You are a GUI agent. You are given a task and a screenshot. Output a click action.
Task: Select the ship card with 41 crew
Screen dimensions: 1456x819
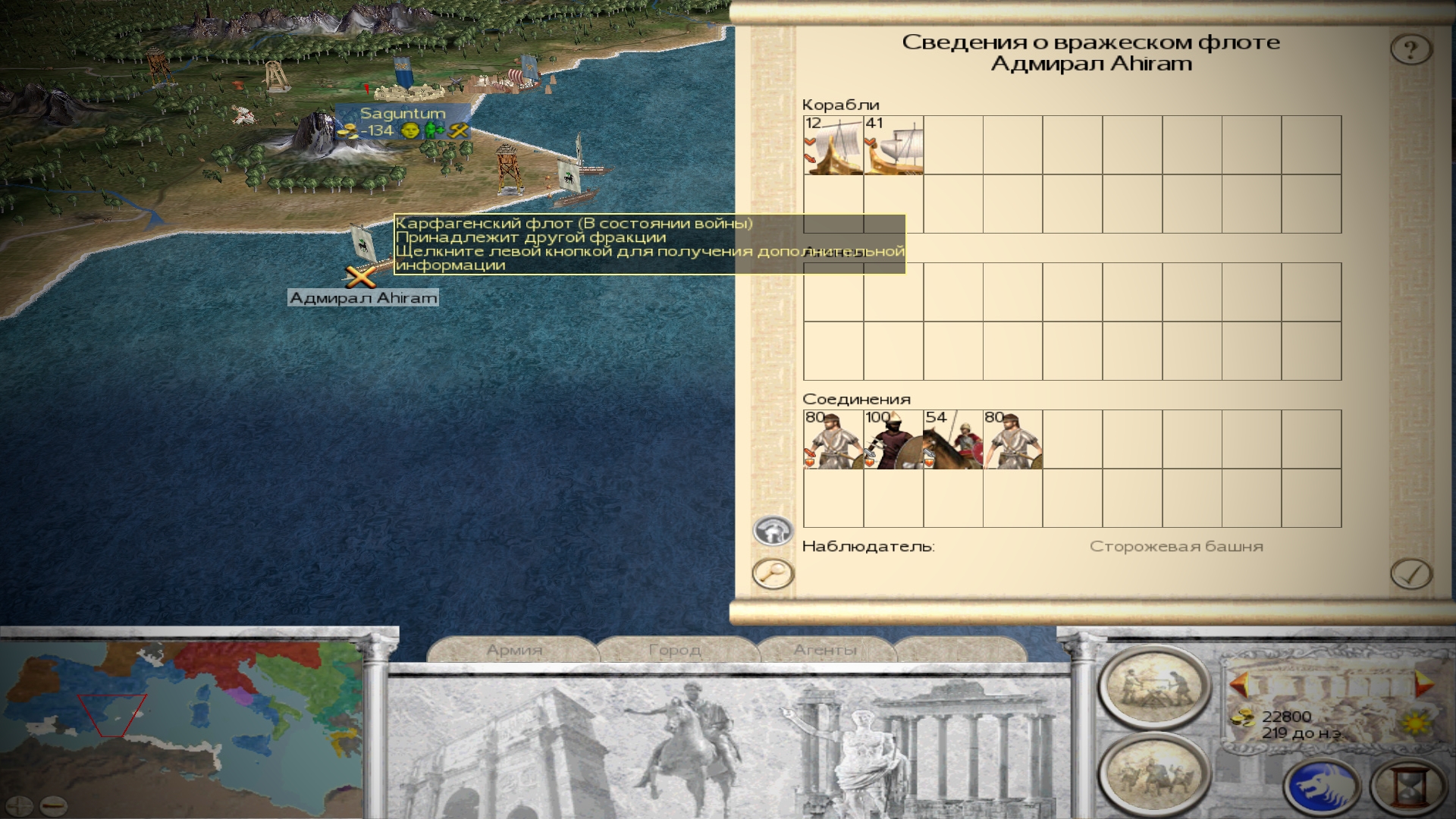(x=893, y=146)
